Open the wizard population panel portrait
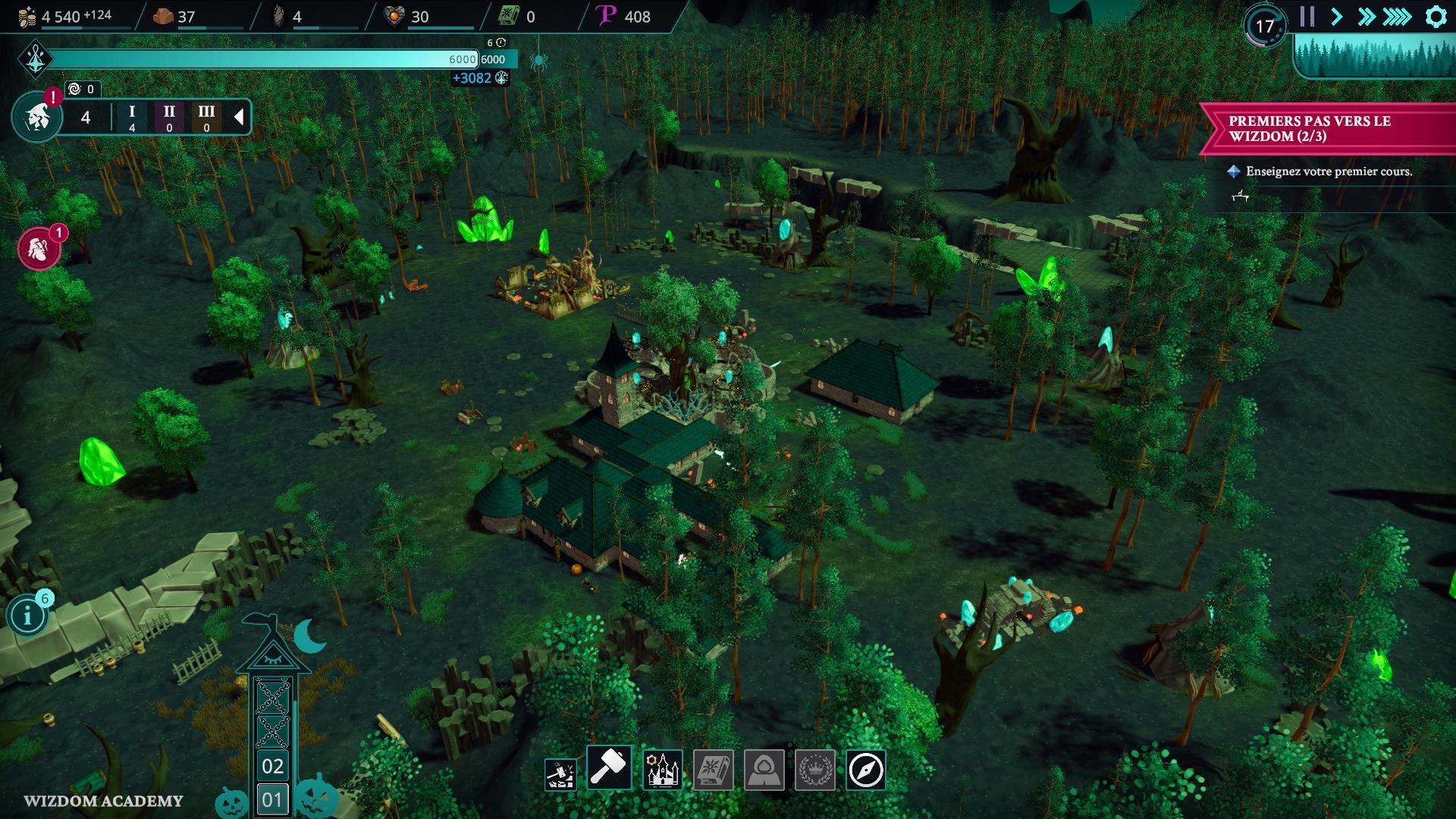Screen dimensions: 1456x819 click(36, 118)
